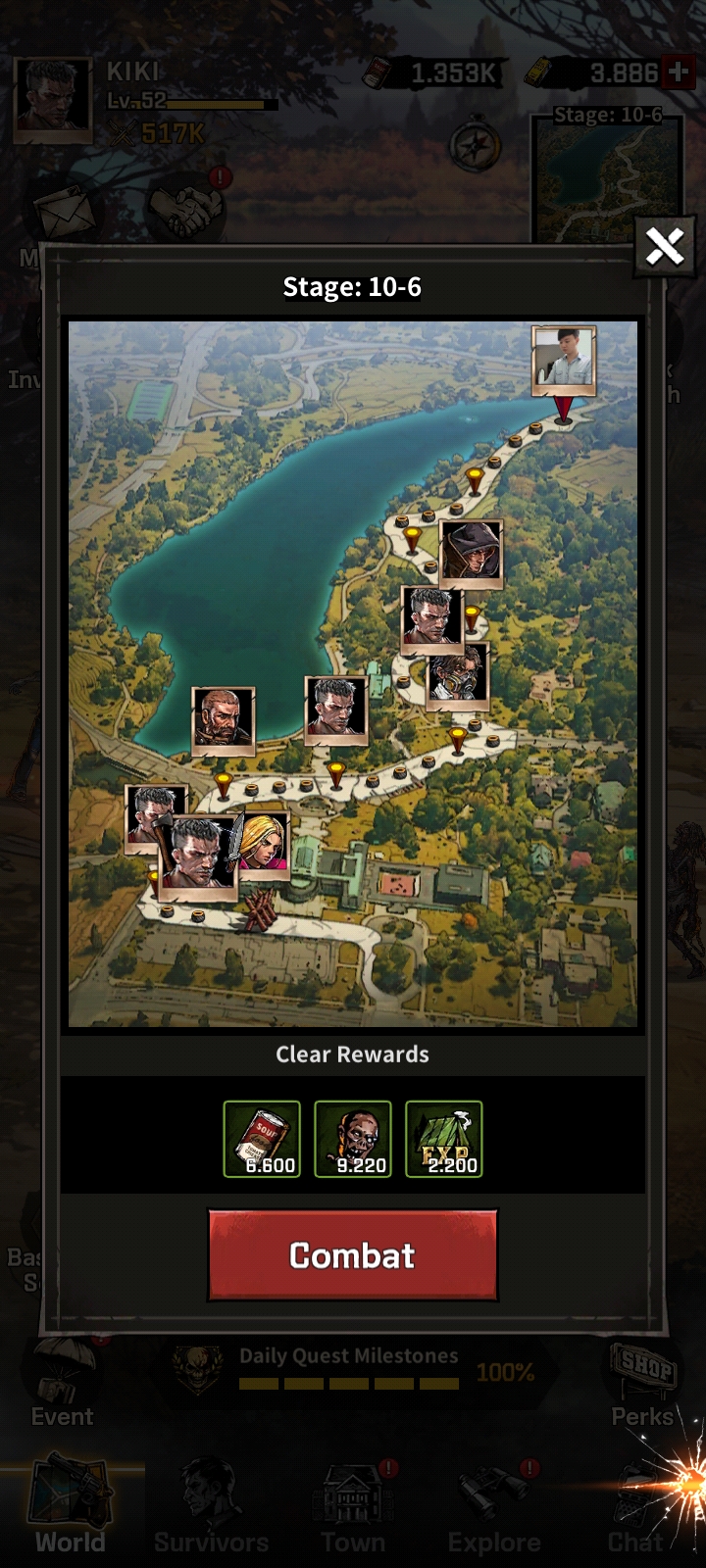Close the Stage 10-6 popup
Image resolution: width=706 pixels, height=1568 pixels.
(x=664, y=246)
